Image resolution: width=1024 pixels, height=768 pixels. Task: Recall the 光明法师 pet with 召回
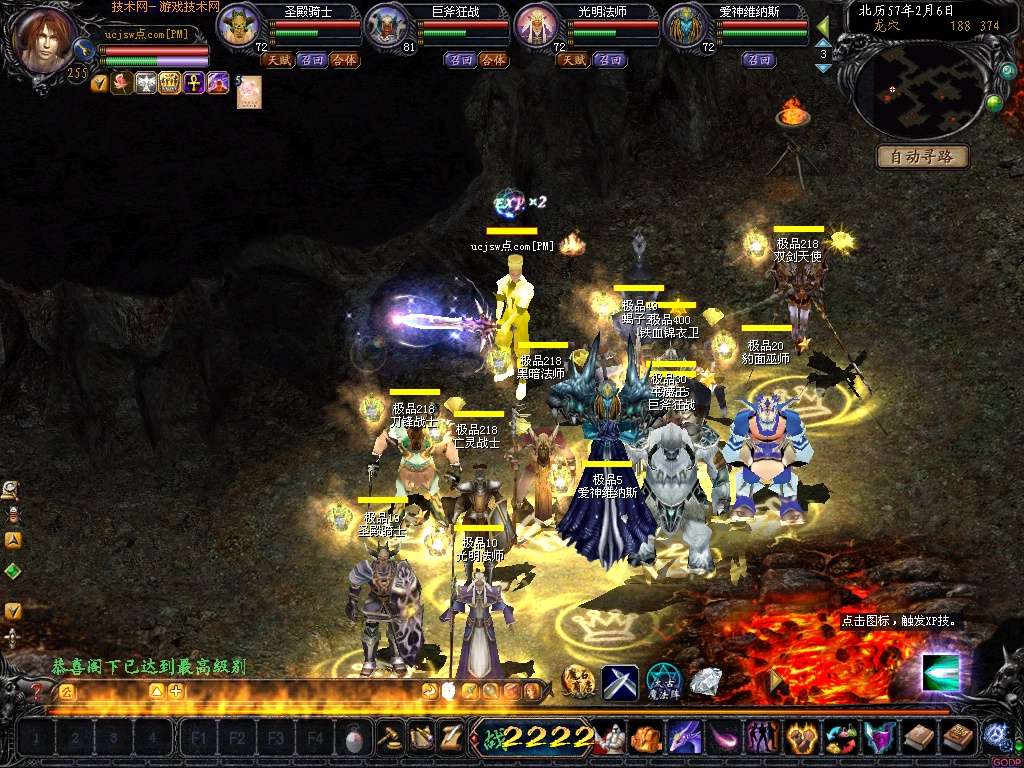pos(609,60)
